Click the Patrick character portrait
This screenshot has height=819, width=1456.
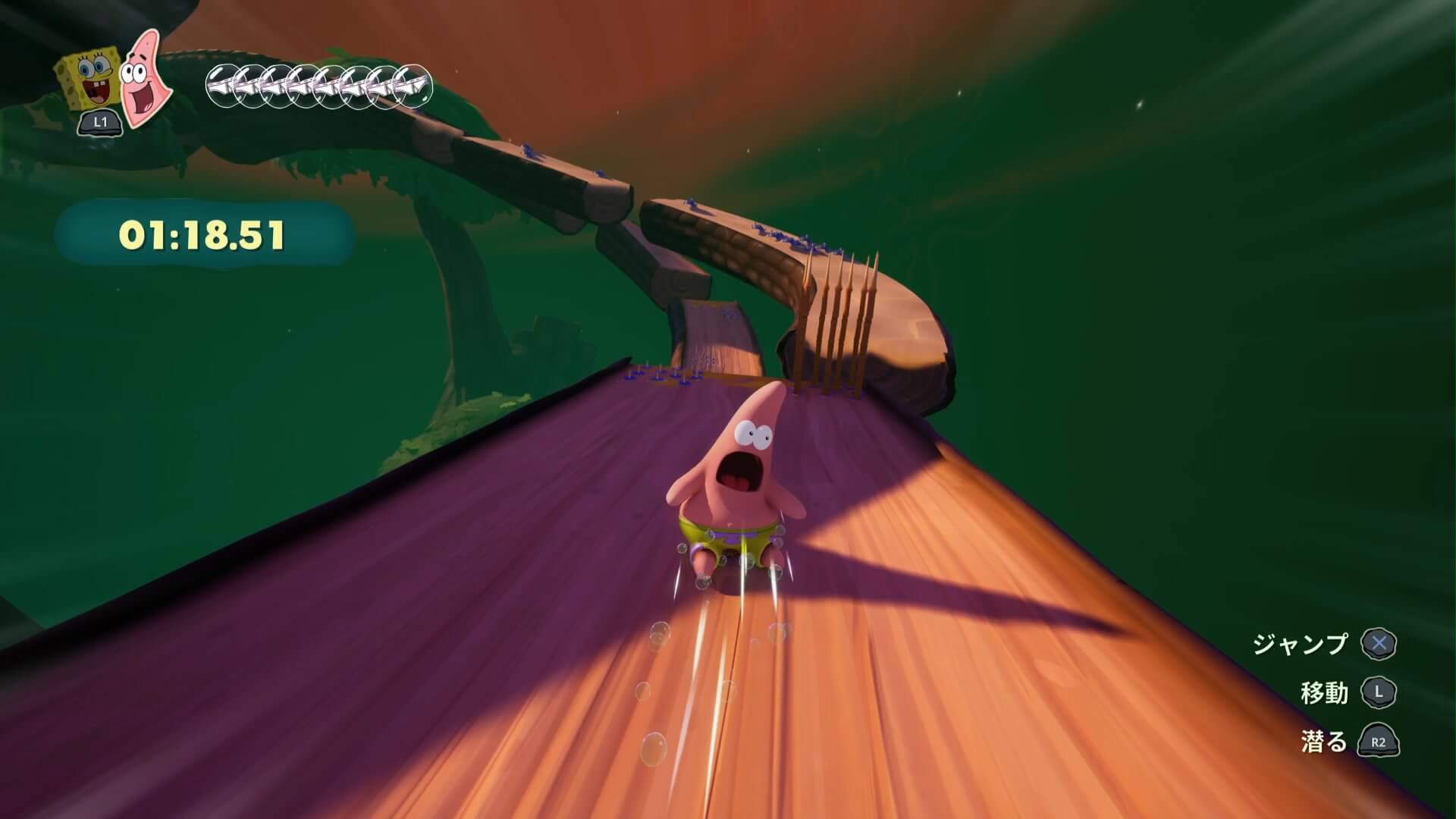tap(145, 77)
